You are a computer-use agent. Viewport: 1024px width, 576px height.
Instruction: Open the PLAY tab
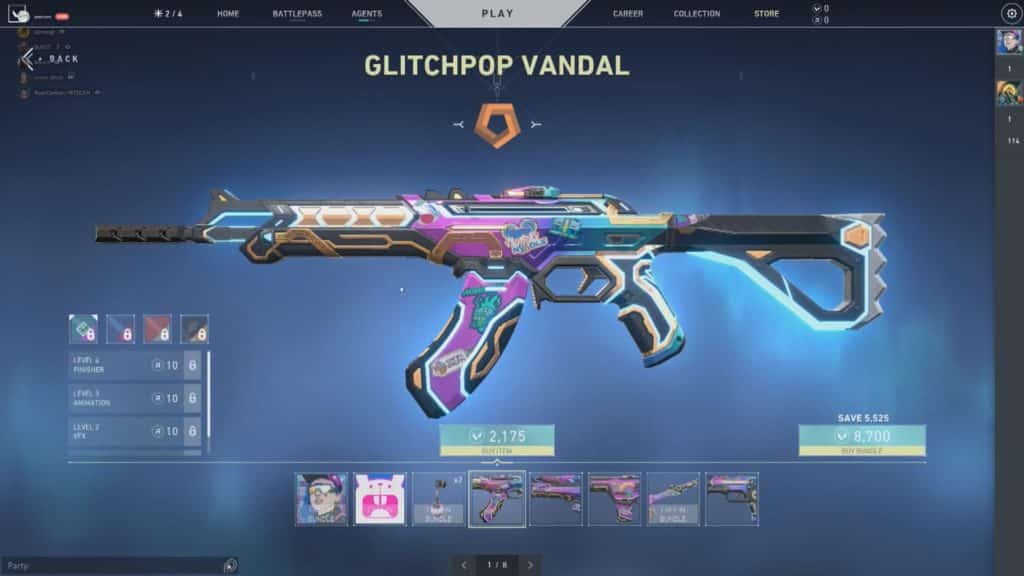click(497, 14)
